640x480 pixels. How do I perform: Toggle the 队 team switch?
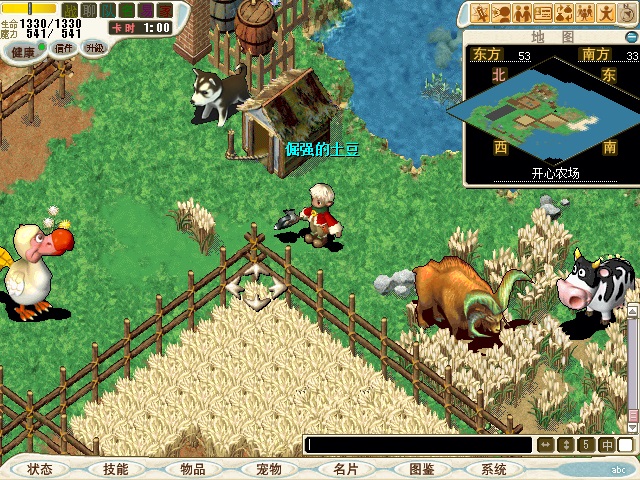pos(107,10)
